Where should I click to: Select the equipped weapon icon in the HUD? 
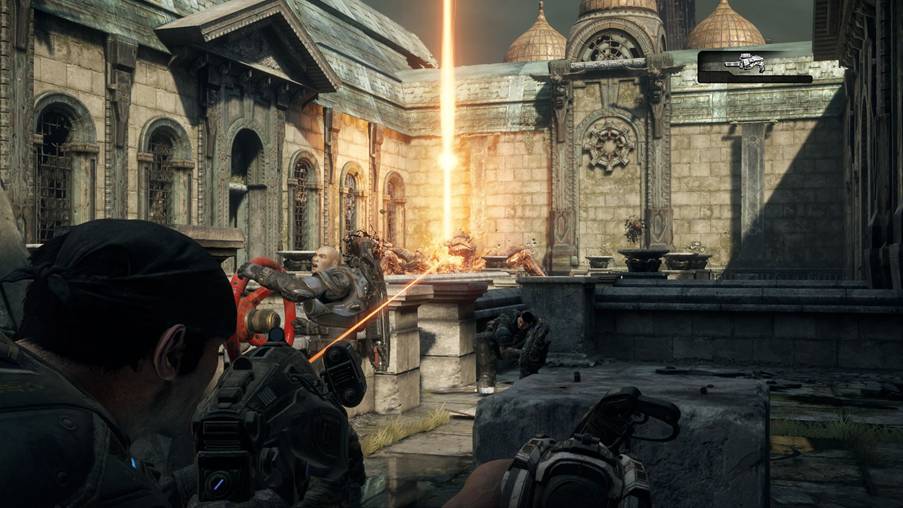pyautogui.click(x=745, y=64)
